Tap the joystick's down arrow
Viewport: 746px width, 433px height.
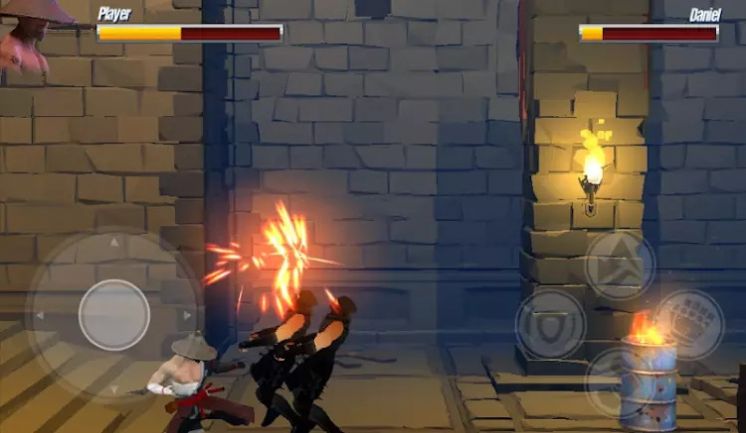click(114, 388)
